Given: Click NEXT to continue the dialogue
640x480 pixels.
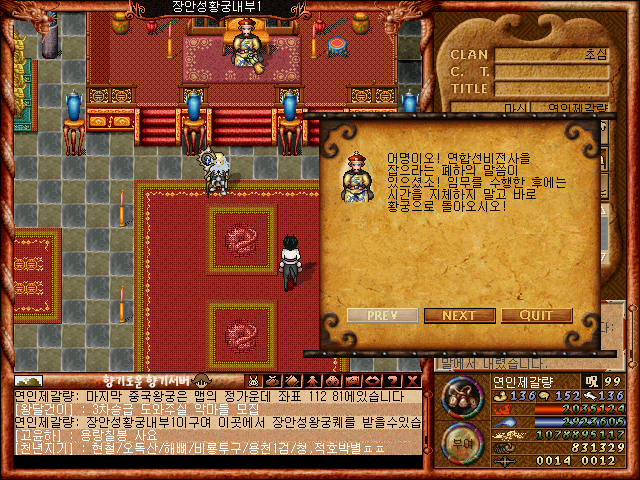Looking at the screenshot, I should [x=459, y=315].
